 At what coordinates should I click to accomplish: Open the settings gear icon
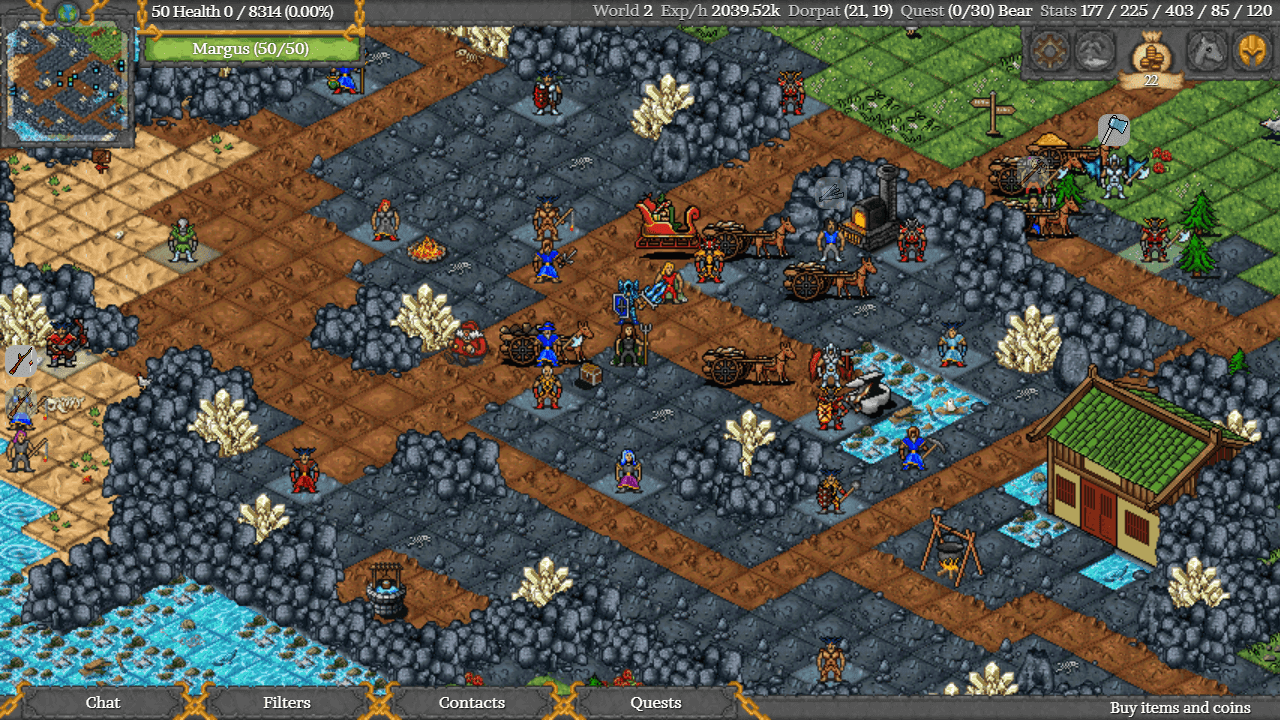tap(1048, 52)
